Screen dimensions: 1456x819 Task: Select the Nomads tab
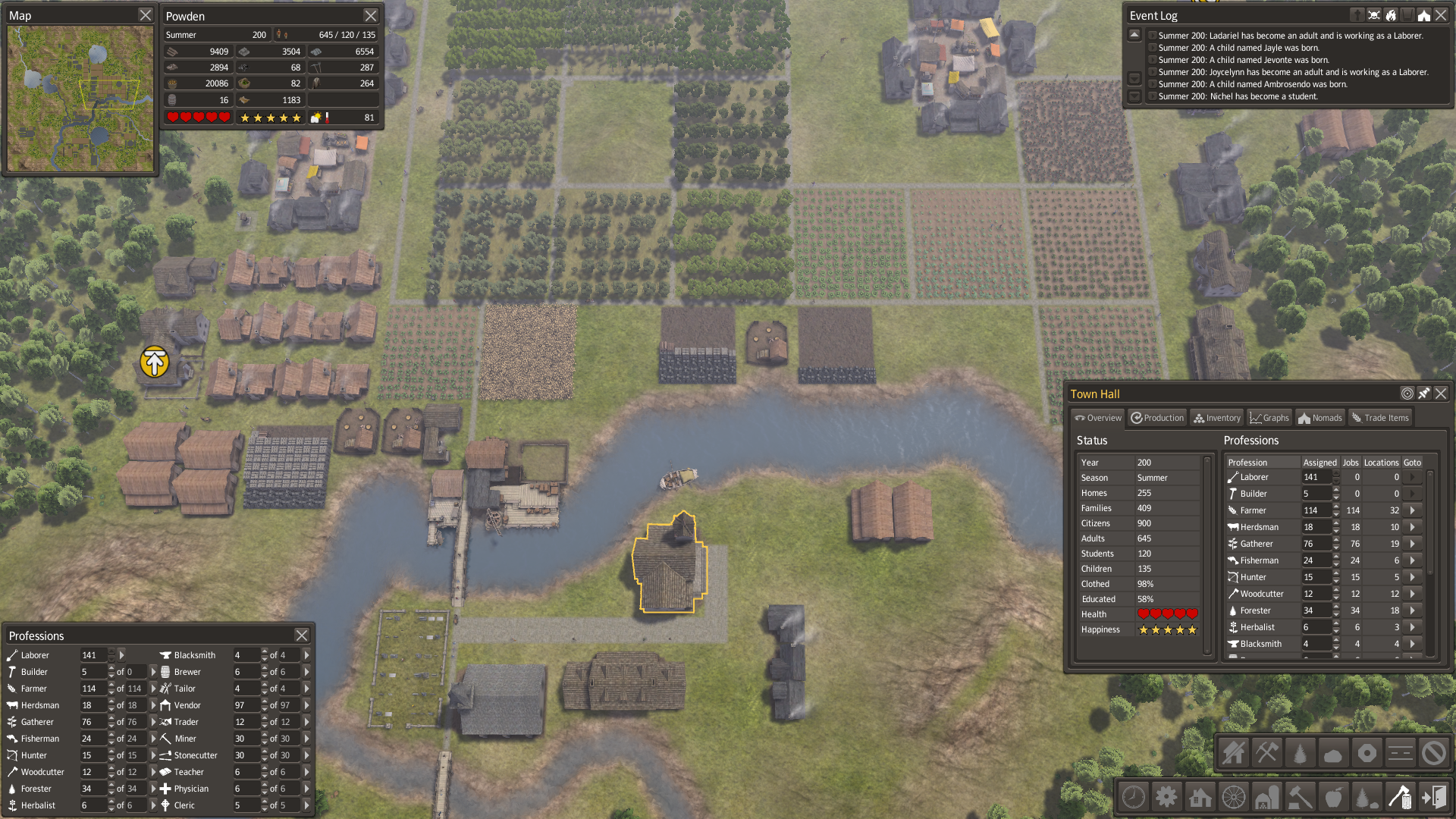(x=1320, y=418)
